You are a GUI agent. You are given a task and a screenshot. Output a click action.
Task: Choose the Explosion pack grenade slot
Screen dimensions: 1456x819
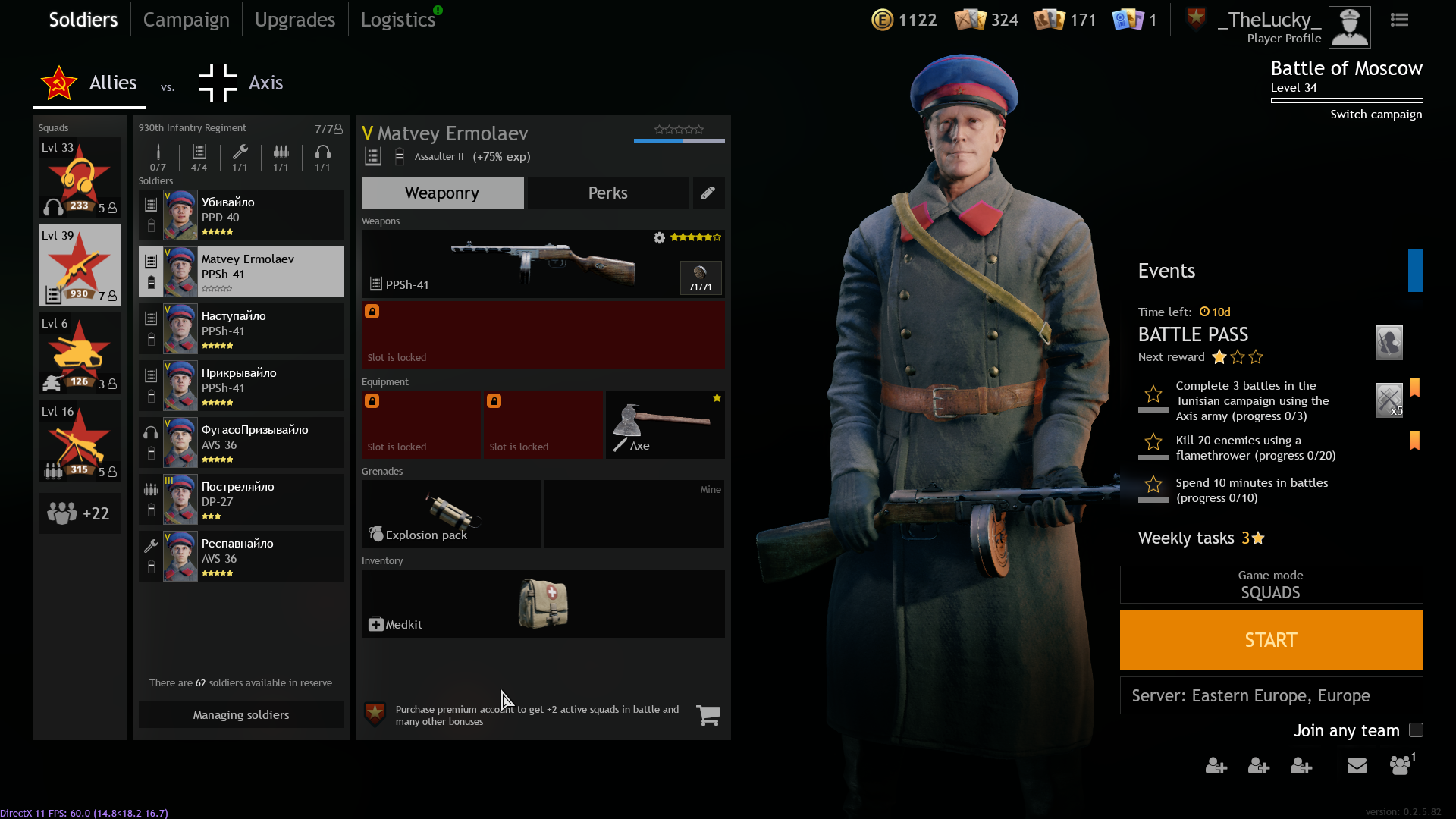451,514
